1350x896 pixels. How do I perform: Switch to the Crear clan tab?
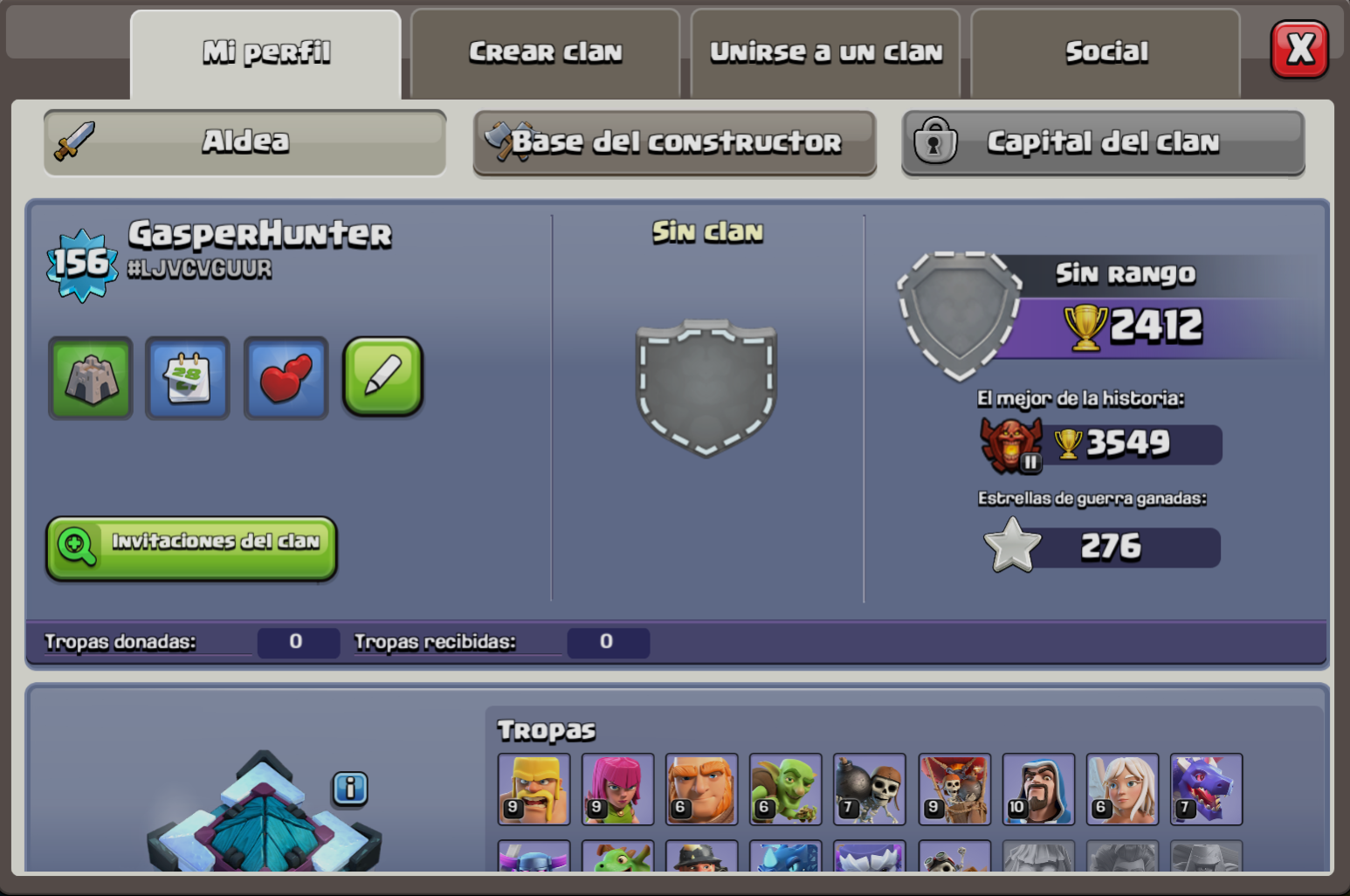(x=546, y=52)
